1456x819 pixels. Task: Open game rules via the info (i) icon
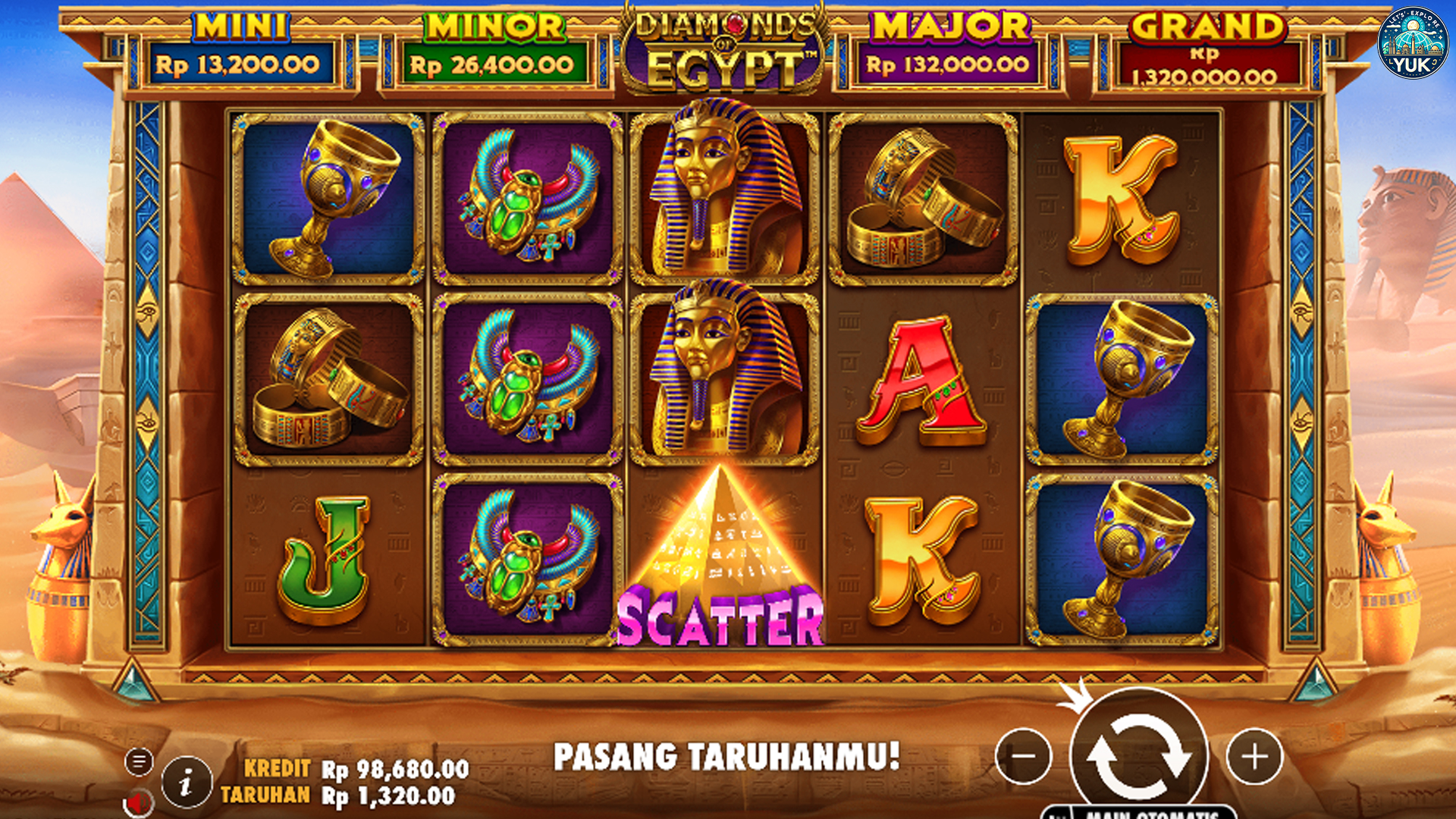186,782
